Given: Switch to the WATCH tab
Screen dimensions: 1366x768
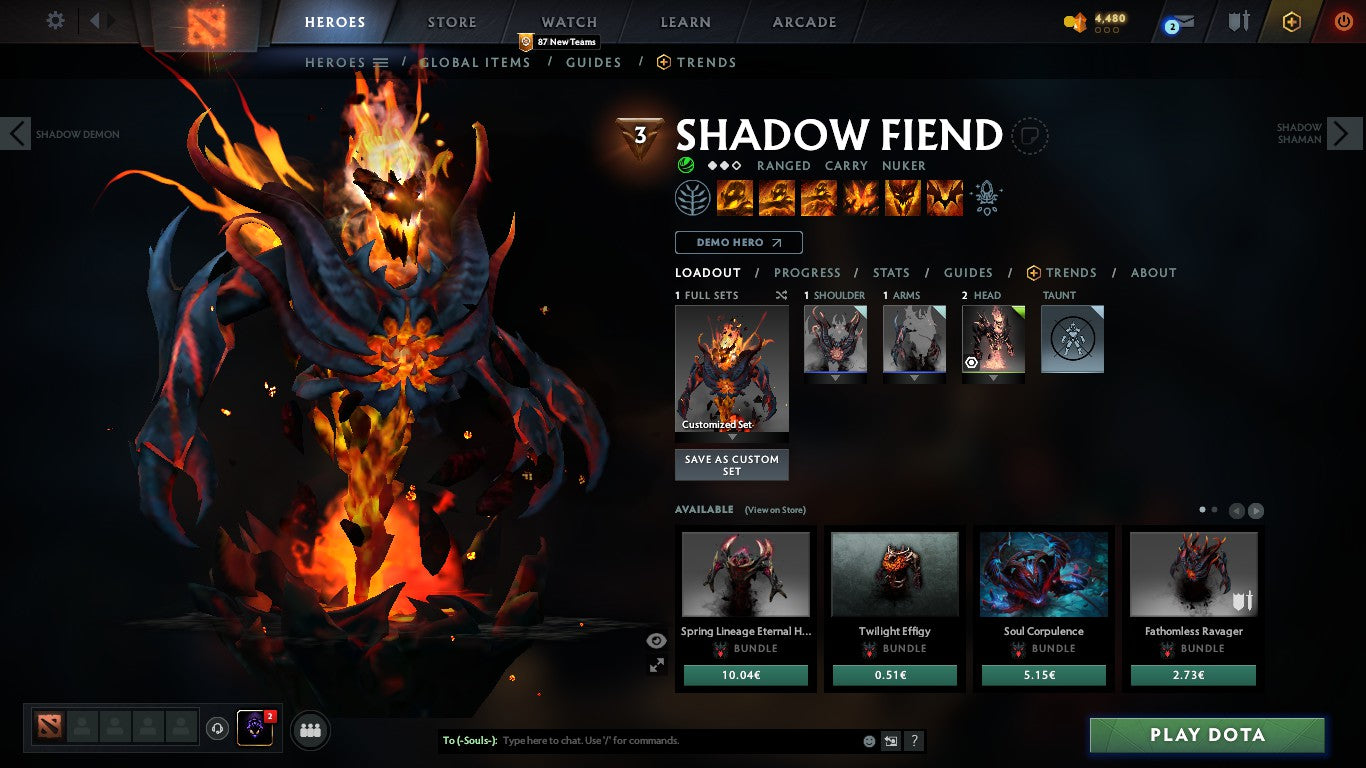Looking at the screenshot, I should [568, 21].
